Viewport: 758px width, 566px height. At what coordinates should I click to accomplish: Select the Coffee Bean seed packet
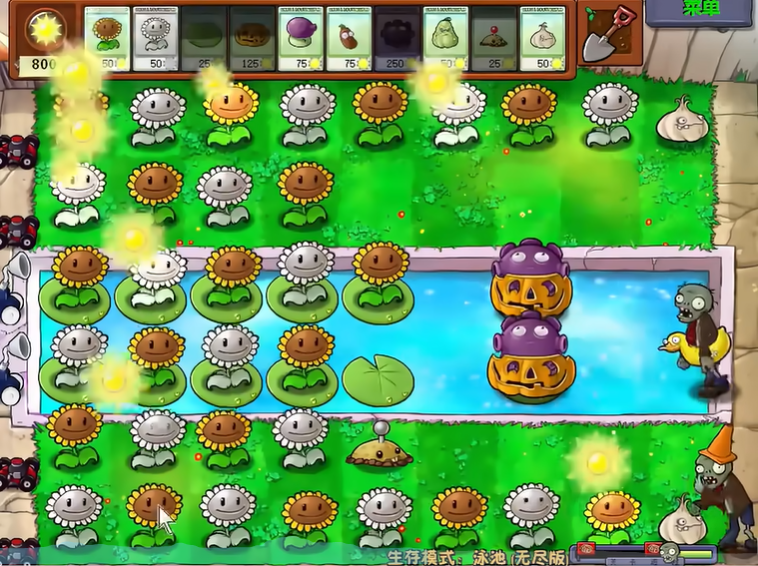coord(350,39)
